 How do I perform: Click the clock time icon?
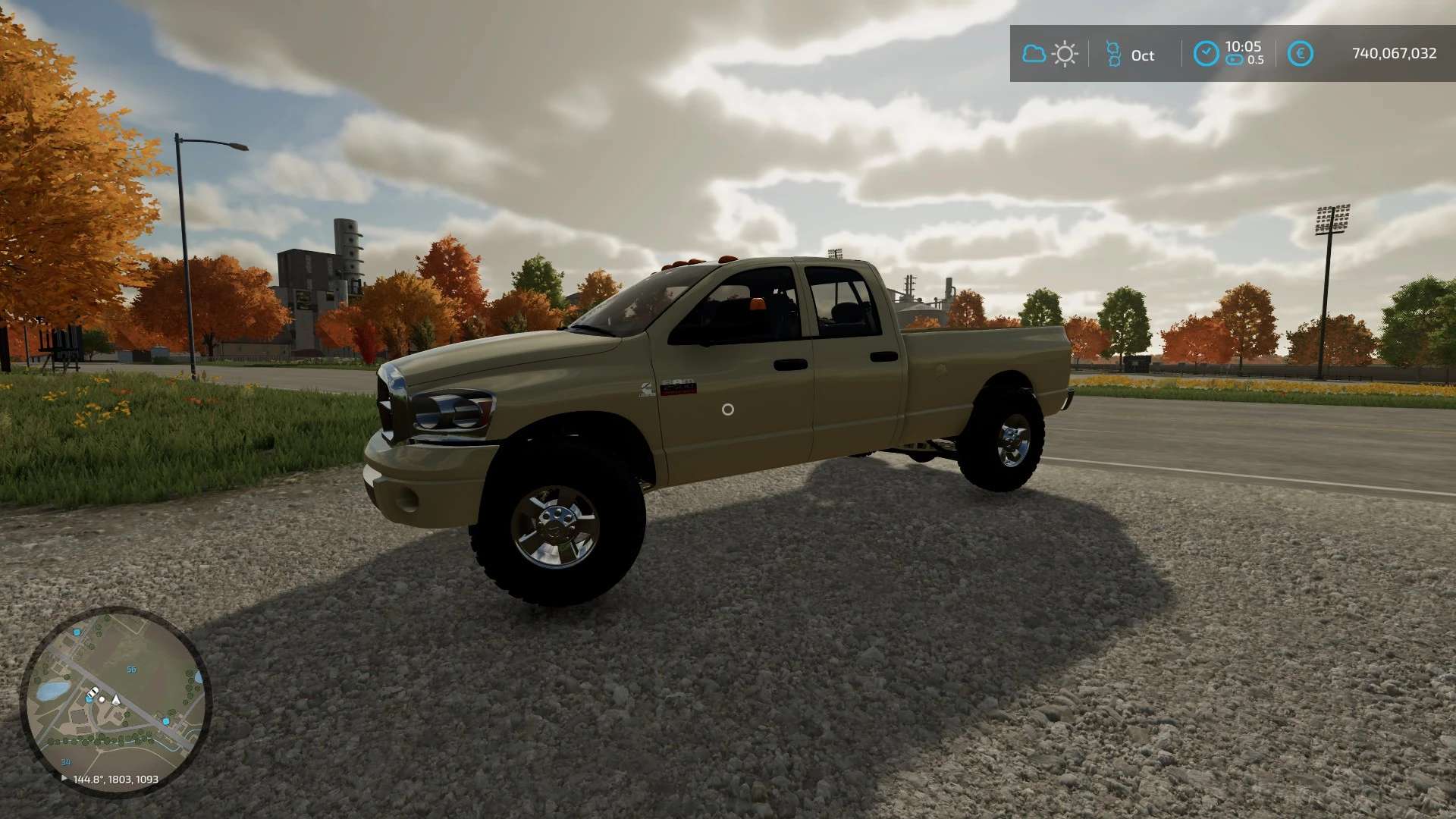click(x=1206, y=54)
